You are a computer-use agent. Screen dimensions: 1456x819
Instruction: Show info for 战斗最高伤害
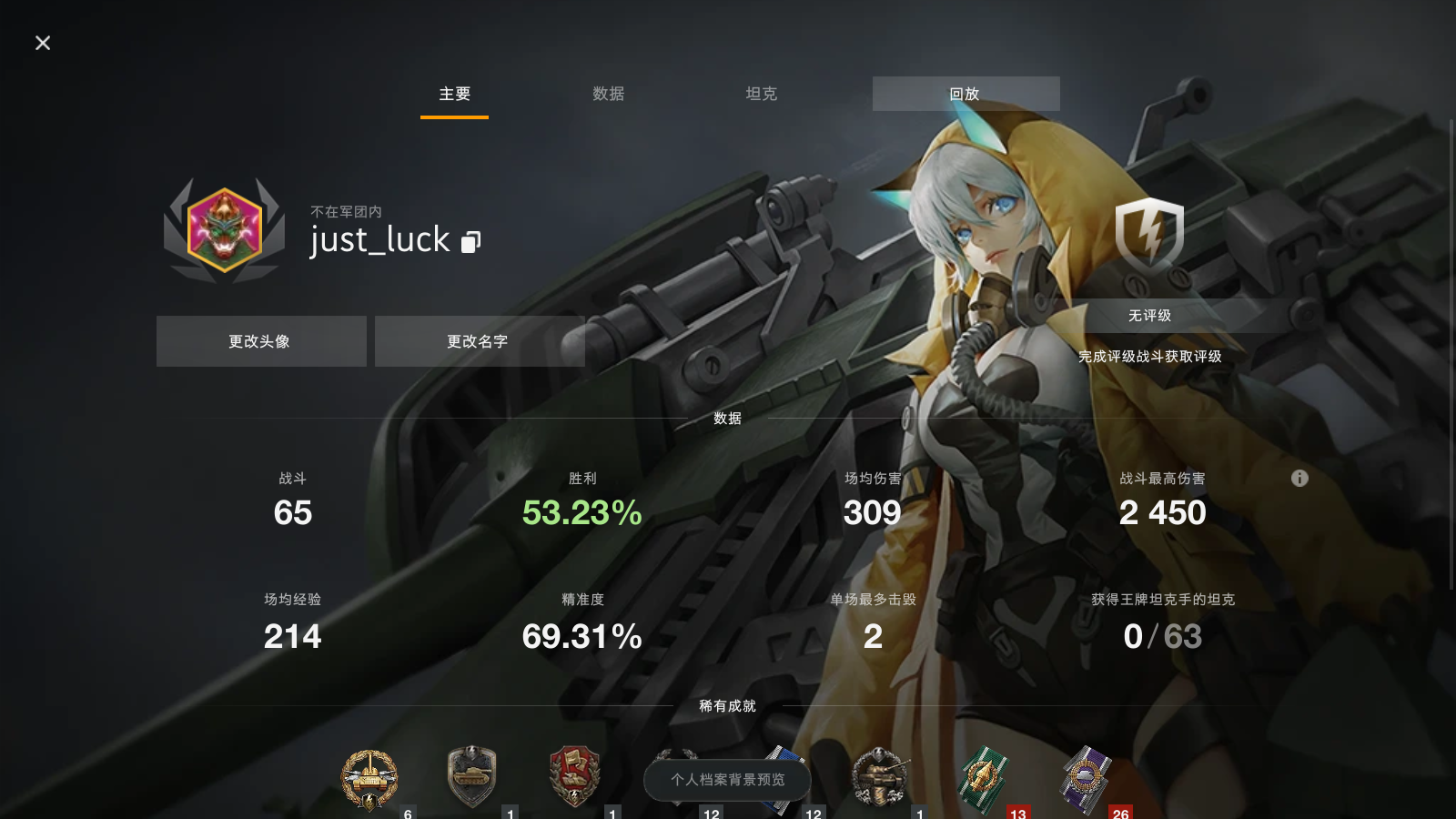click(x=1299, y=478)
